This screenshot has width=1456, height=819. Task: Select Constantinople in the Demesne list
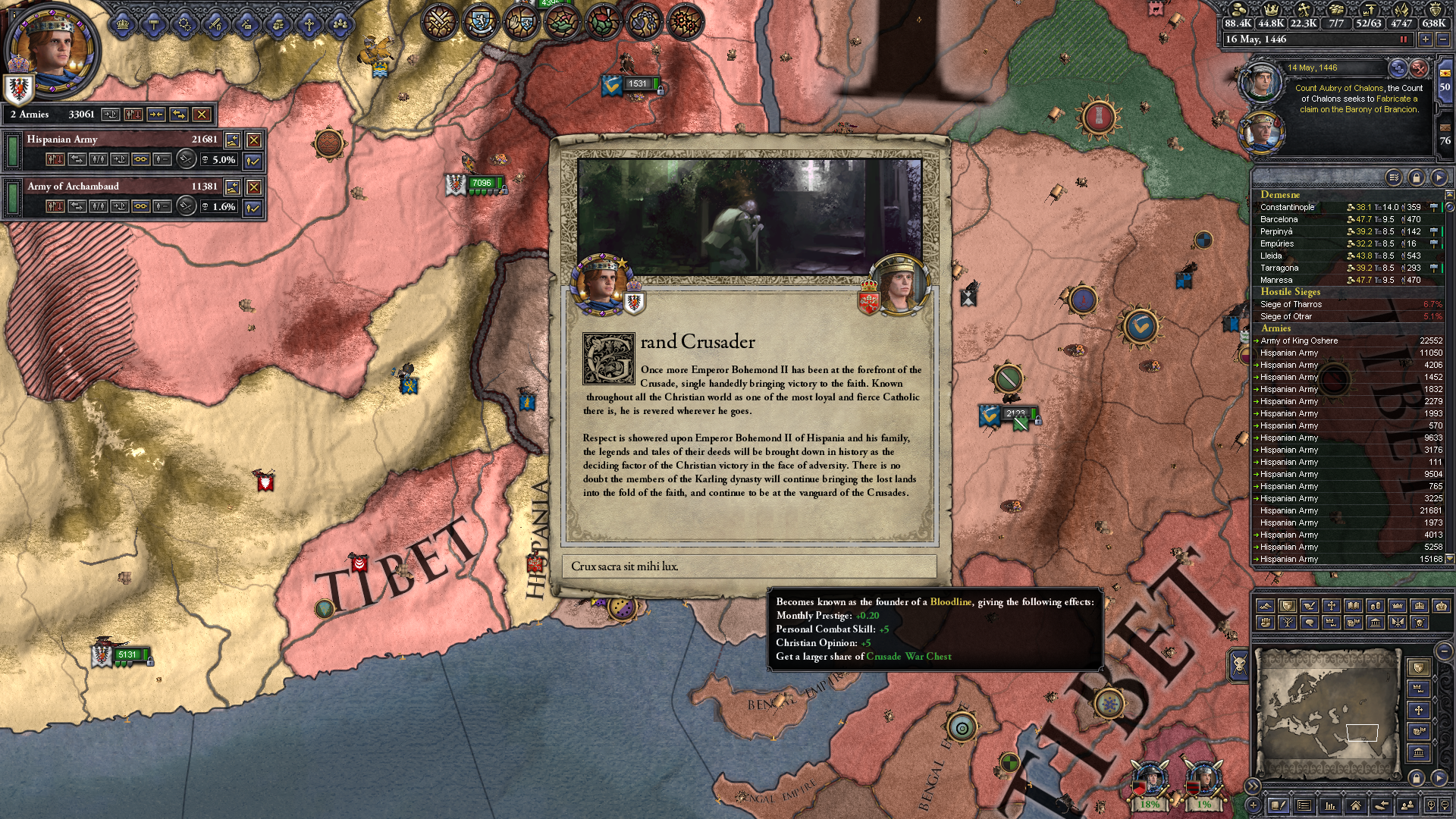[x=1288, y=207]
